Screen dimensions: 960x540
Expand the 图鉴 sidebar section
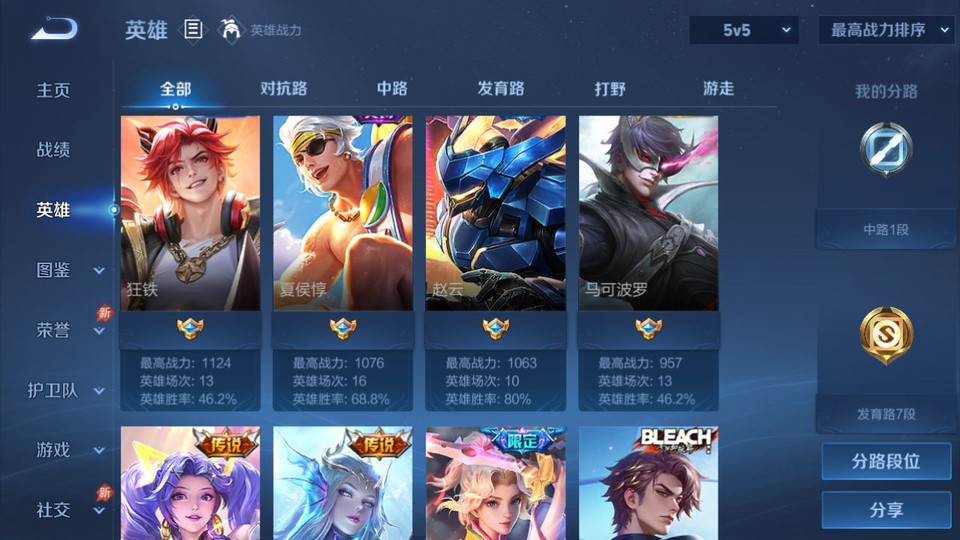pyautogui.click(x=68, y=270)
